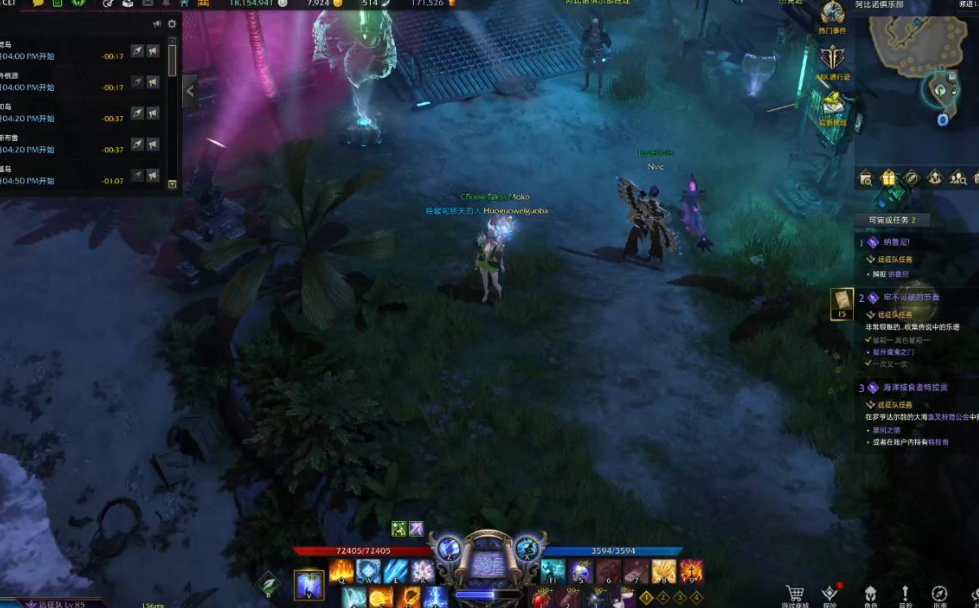Click the scroll item icon beside quest tracker
Viewport: 979px width, 608px height.
point(842,302)
